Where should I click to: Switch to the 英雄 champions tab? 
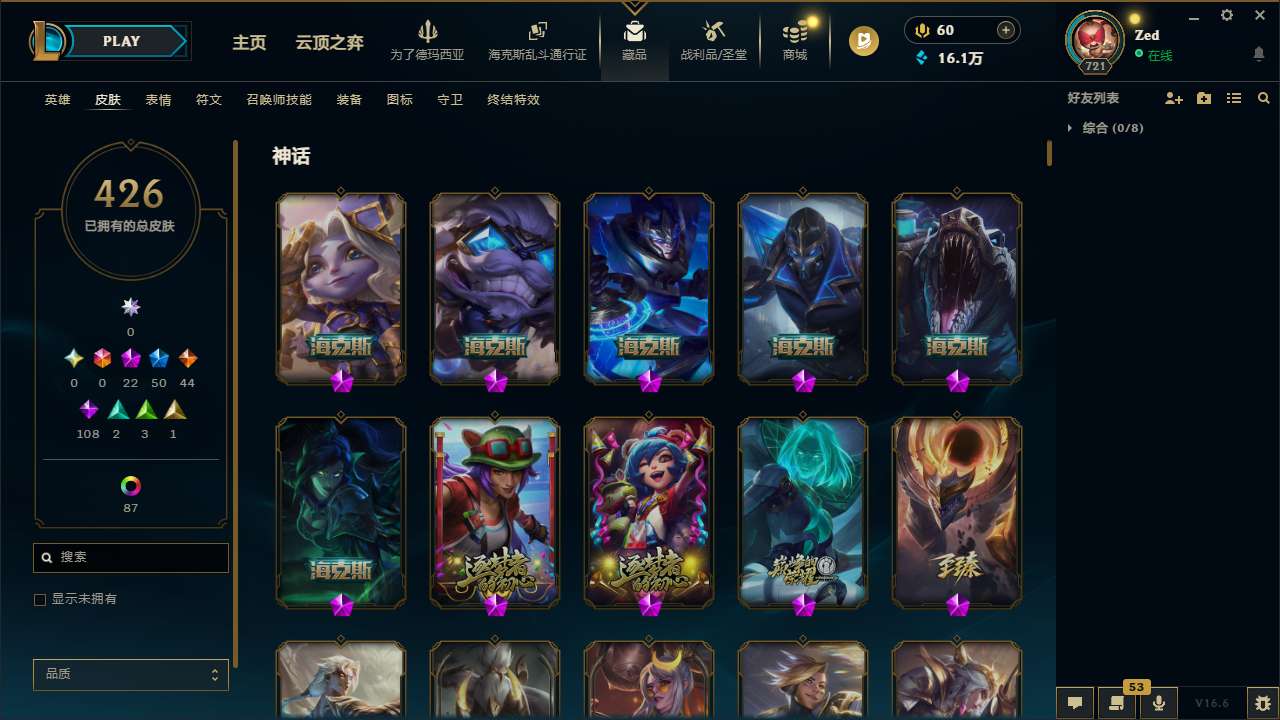click(57, 100)
